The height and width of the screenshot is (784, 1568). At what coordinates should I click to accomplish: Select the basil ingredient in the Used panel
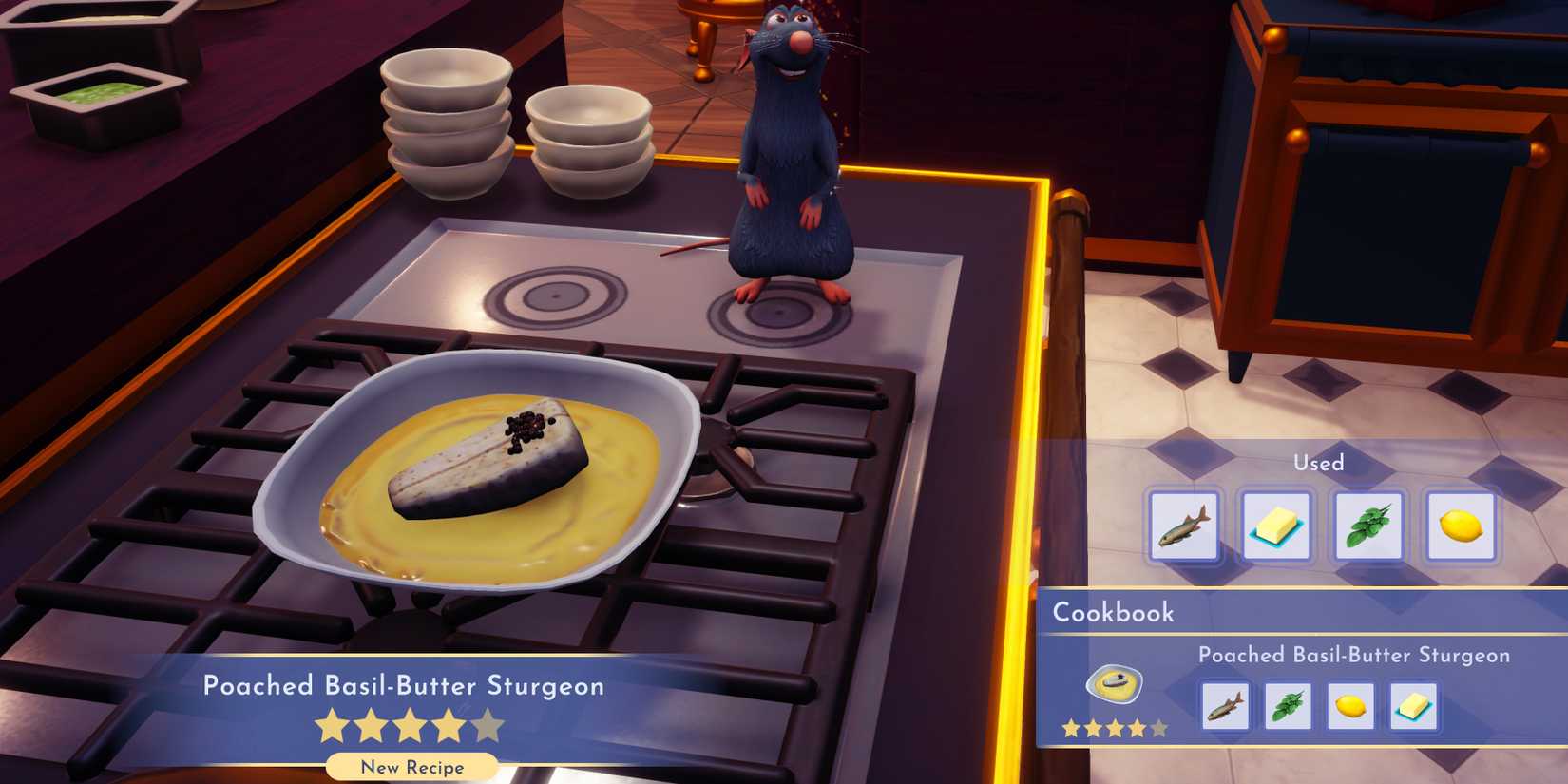tap(1368, 525)
